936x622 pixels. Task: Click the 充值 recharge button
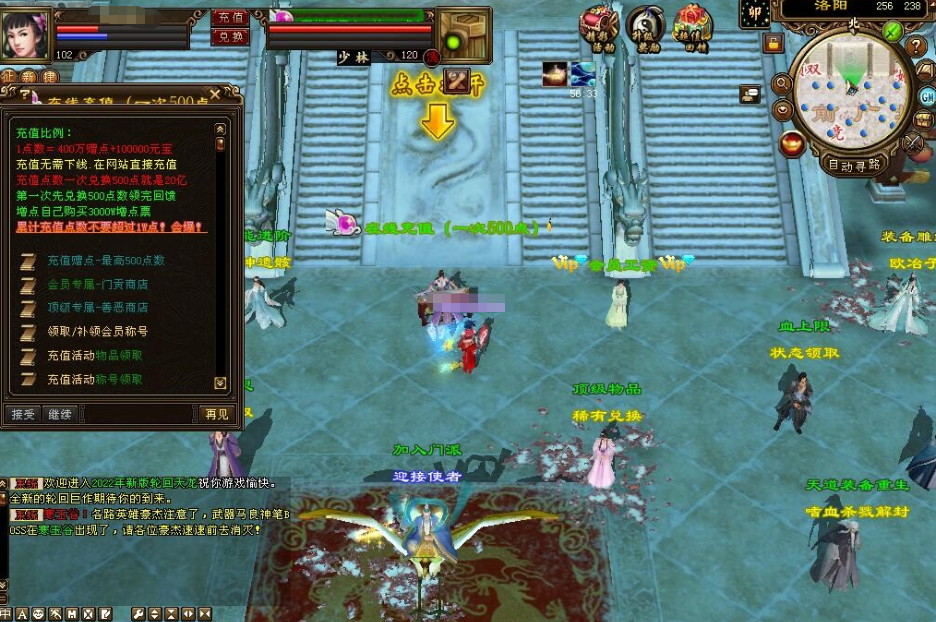coord(230,17)
